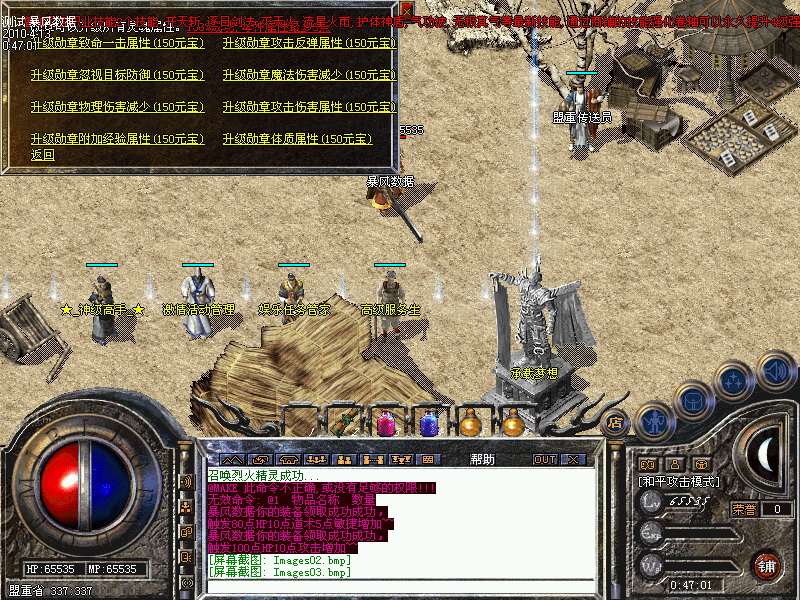Select upgrade medal ignore target defense option
The height and width of the screenshot is (600, 800).
point(116,75)
